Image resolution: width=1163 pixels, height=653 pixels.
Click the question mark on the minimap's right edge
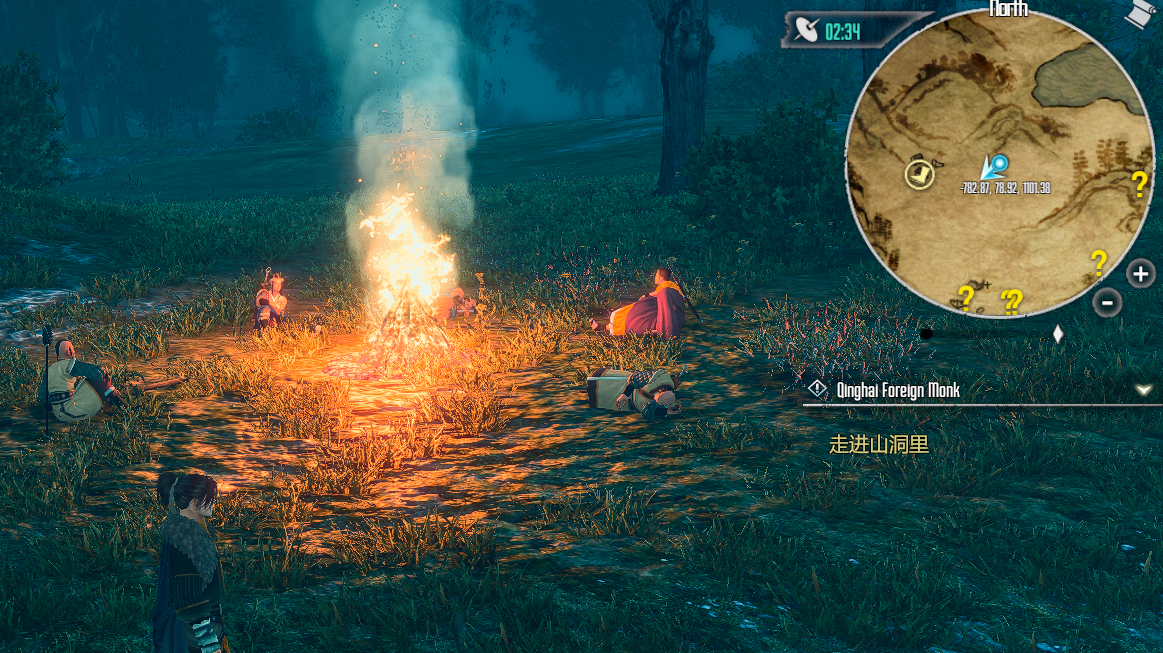click(1139, 183)
